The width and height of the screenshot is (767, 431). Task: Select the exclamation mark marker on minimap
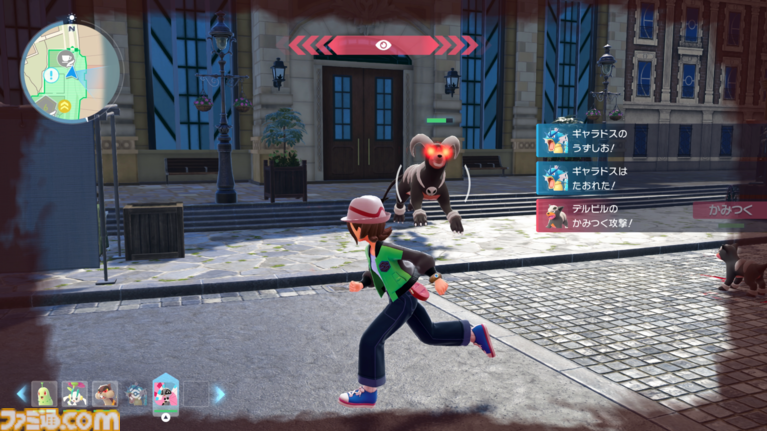pyautogui.click(x=51, y=76)
